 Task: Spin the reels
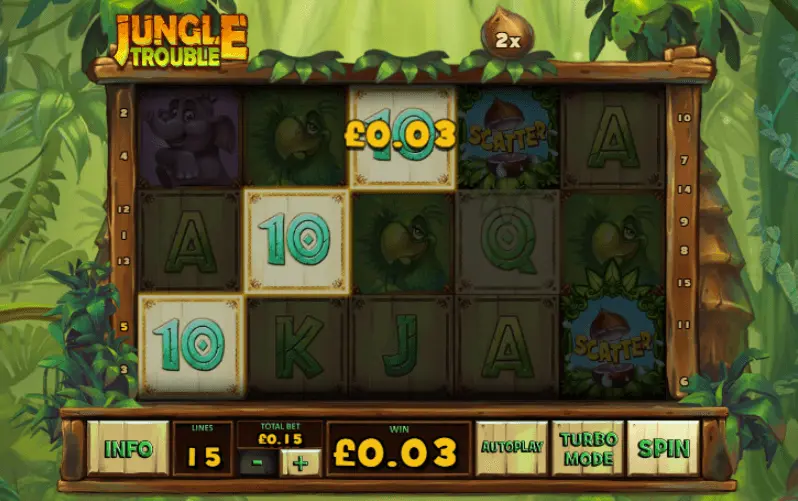coord(664,448)
